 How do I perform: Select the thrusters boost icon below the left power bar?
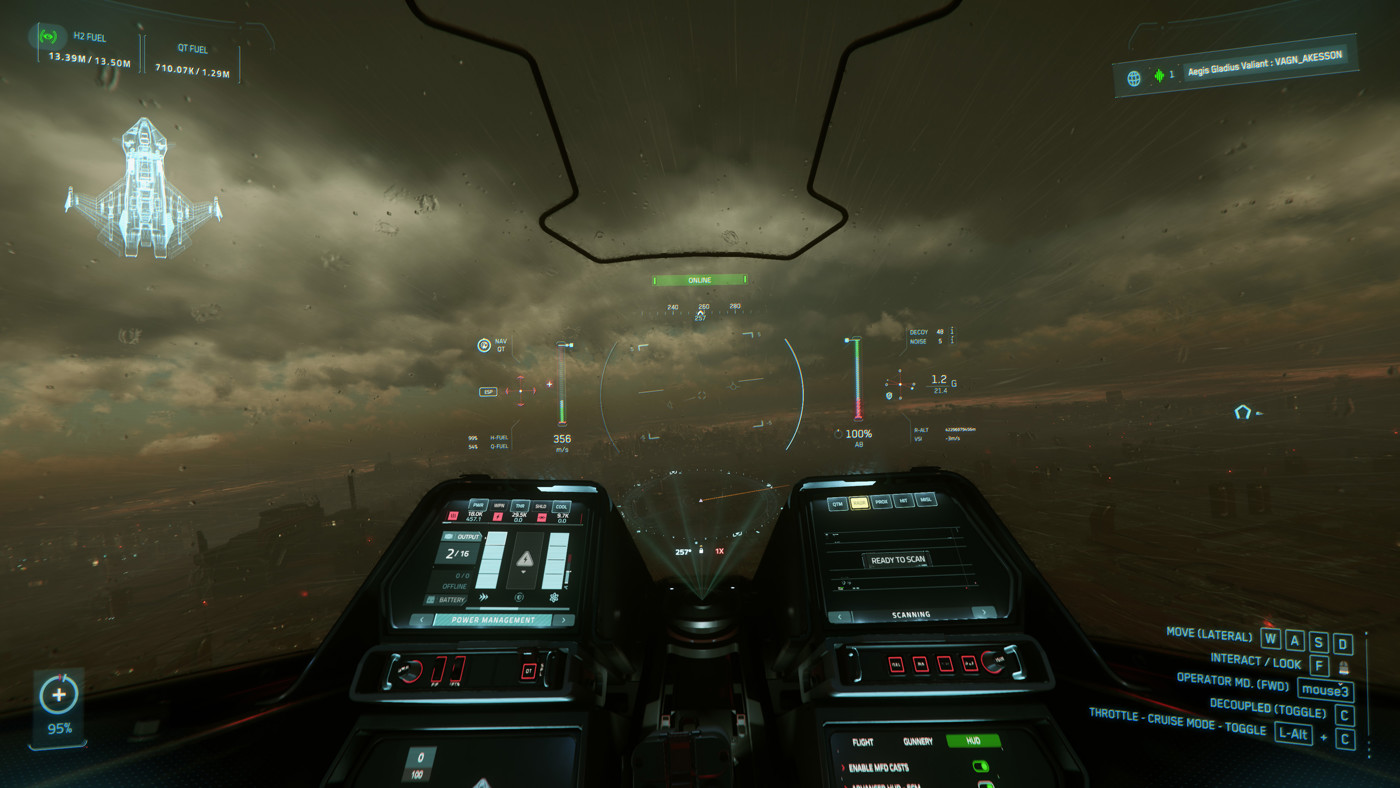coord(484,597)
